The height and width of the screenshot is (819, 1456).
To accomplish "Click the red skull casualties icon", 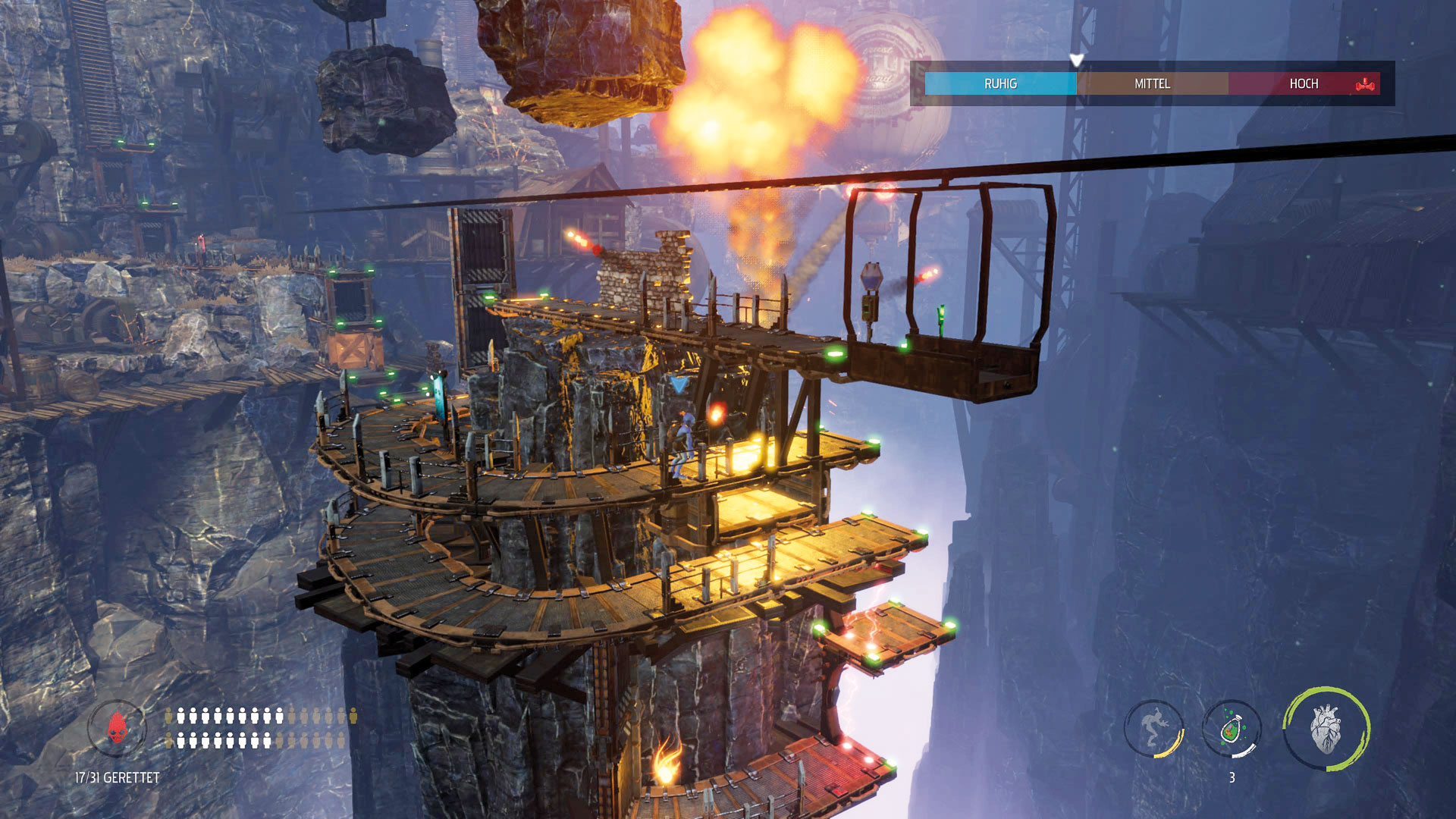I will [x=116, y=729].
